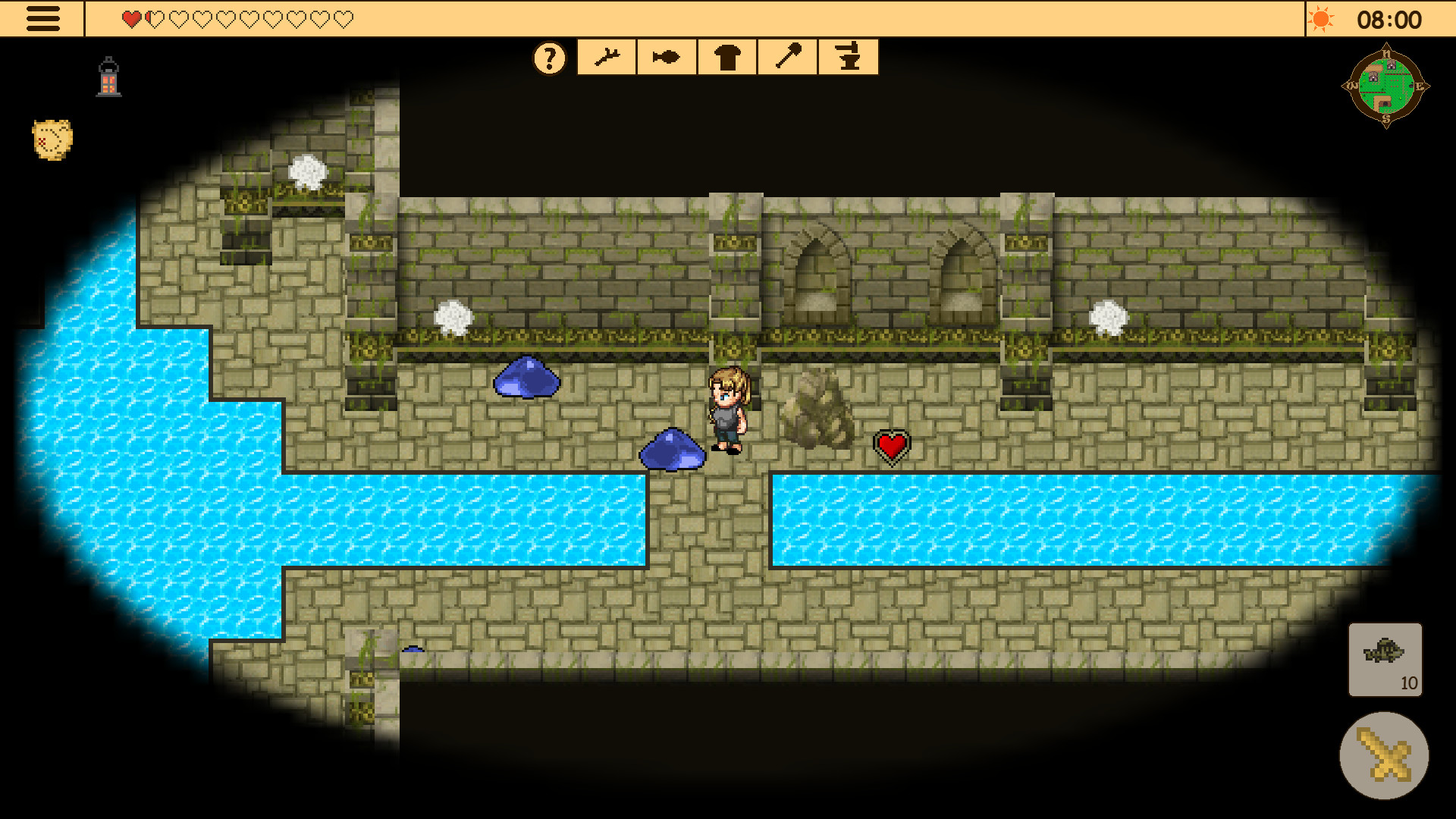This screenshot has width=1456, height=819.
Task: Open the hamburger menu in the top left
Action: pyautogui.click(x=43, y=18)
